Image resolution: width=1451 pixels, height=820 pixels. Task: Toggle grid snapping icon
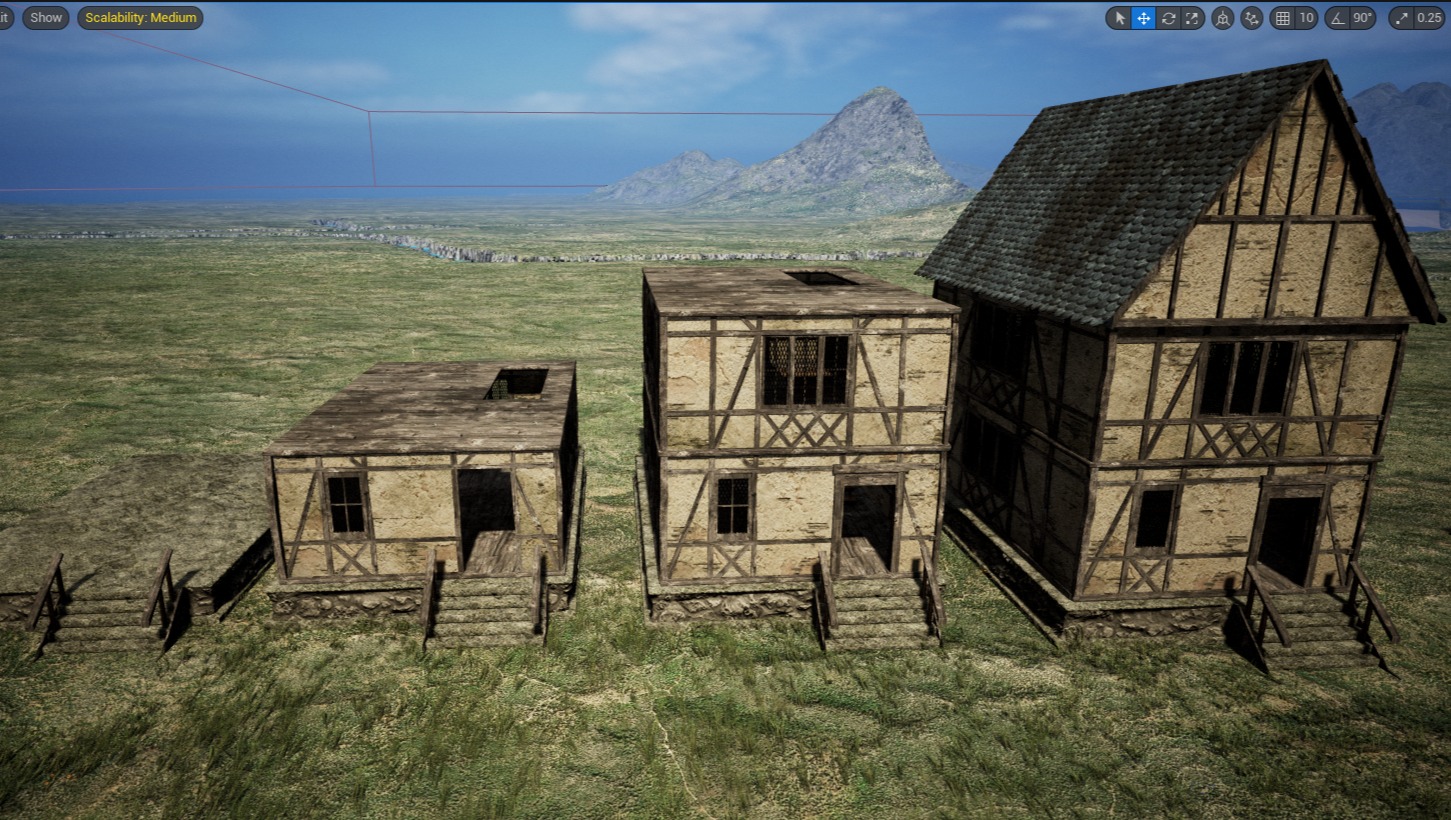1282,18
